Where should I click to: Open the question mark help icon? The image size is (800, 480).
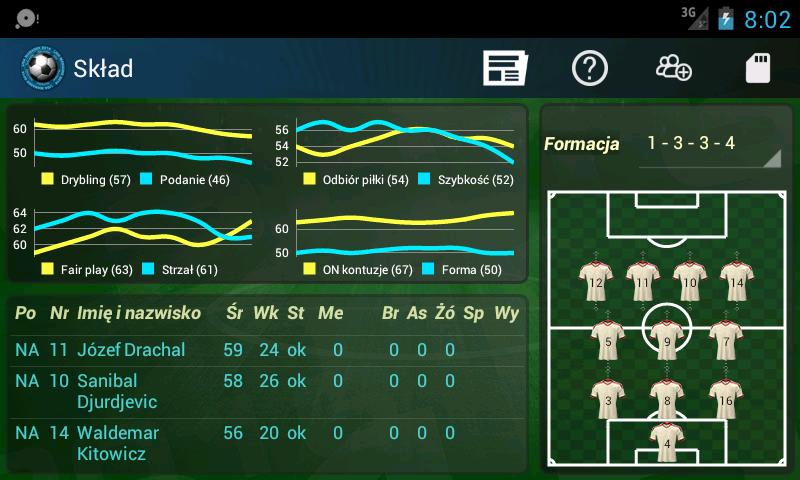click(590, 68)
